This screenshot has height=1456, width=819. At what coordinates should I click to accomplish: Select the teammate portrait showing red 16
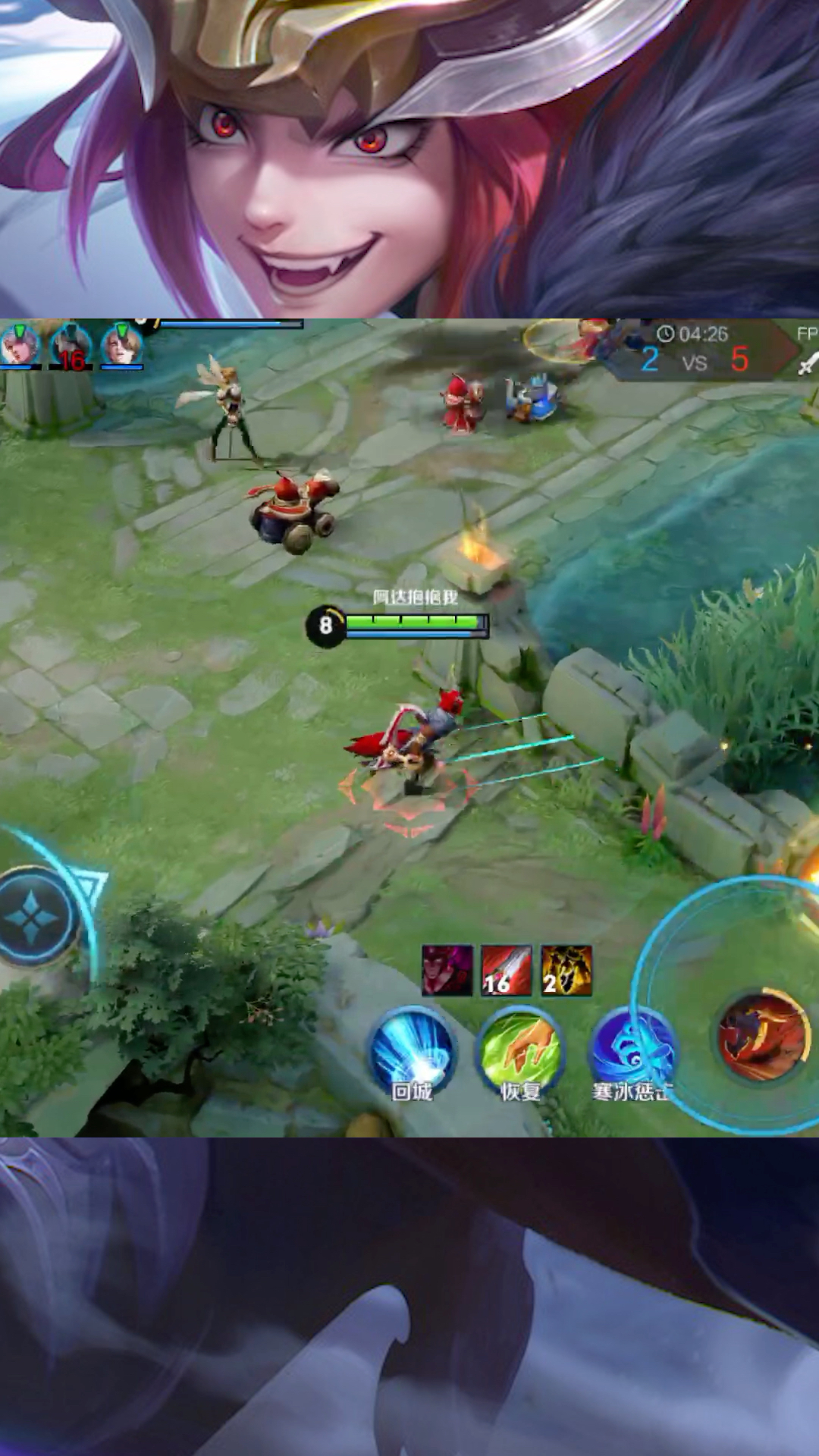[71, 347]
